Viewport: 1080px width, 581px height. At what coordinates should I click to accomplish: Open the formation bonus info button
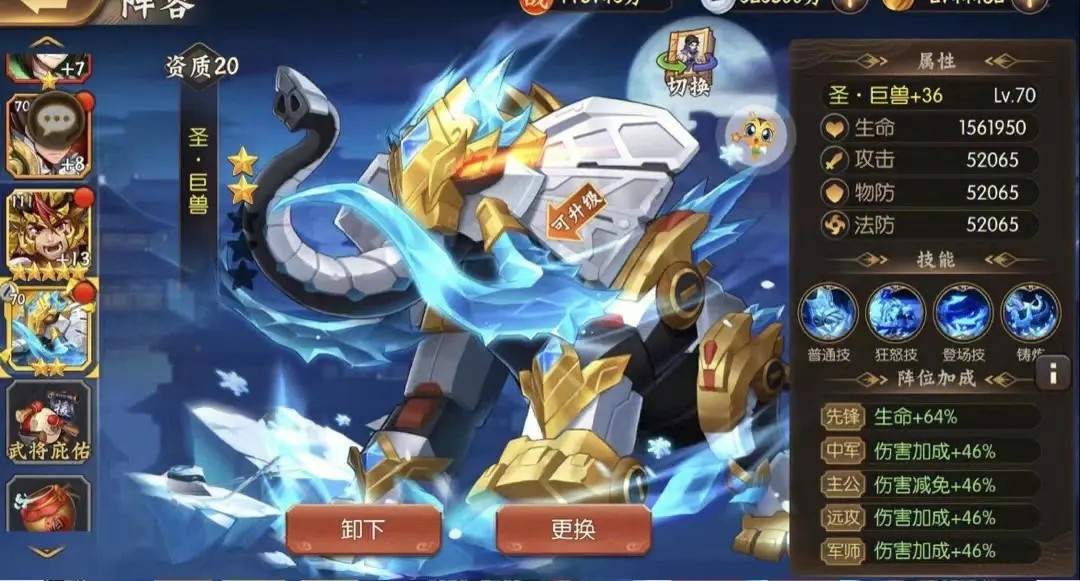(1052, 374)
